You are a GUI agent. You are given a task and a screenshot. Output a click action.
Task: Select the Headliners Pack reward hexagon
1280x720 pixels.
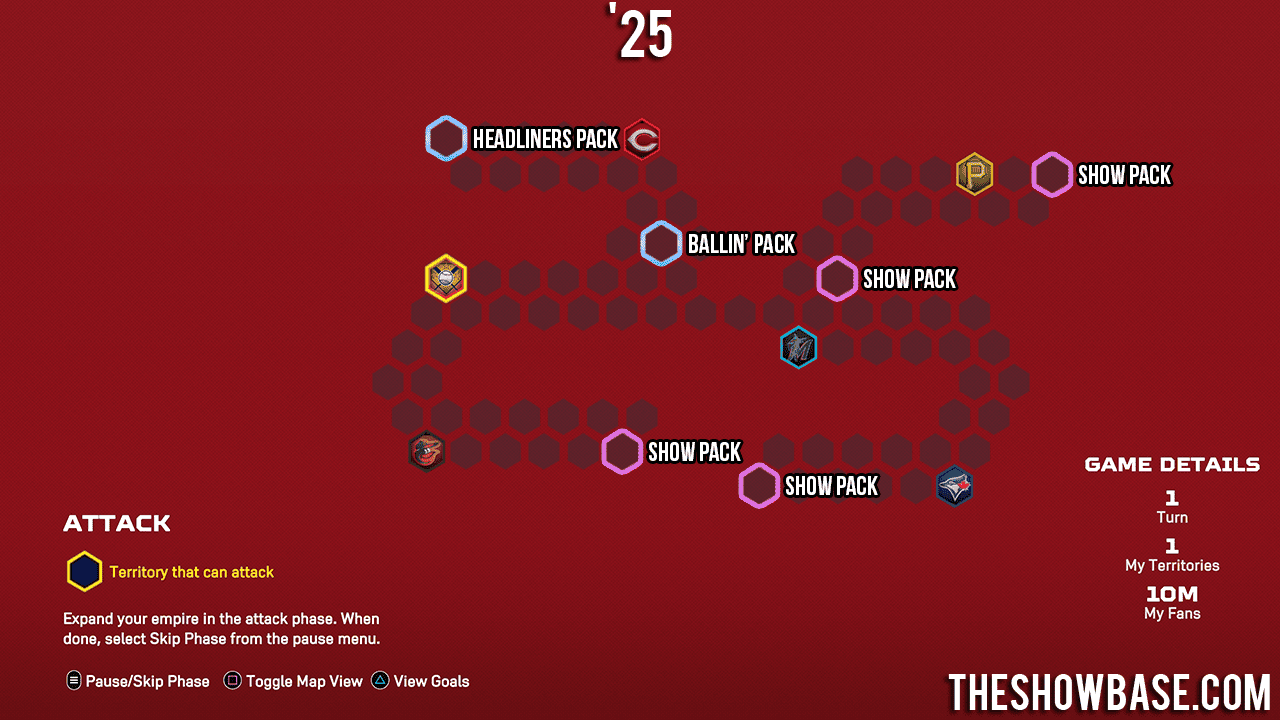(446, 137)
